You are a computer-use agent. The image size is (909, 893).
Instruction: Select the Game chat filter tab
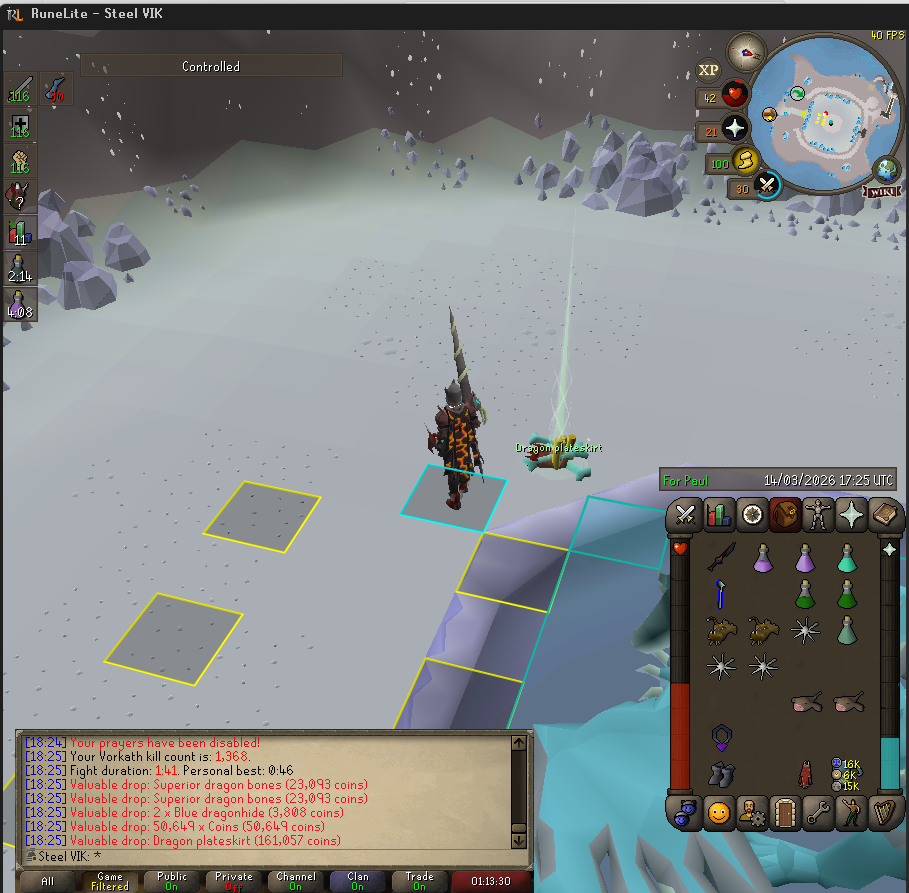pos(110,881)
